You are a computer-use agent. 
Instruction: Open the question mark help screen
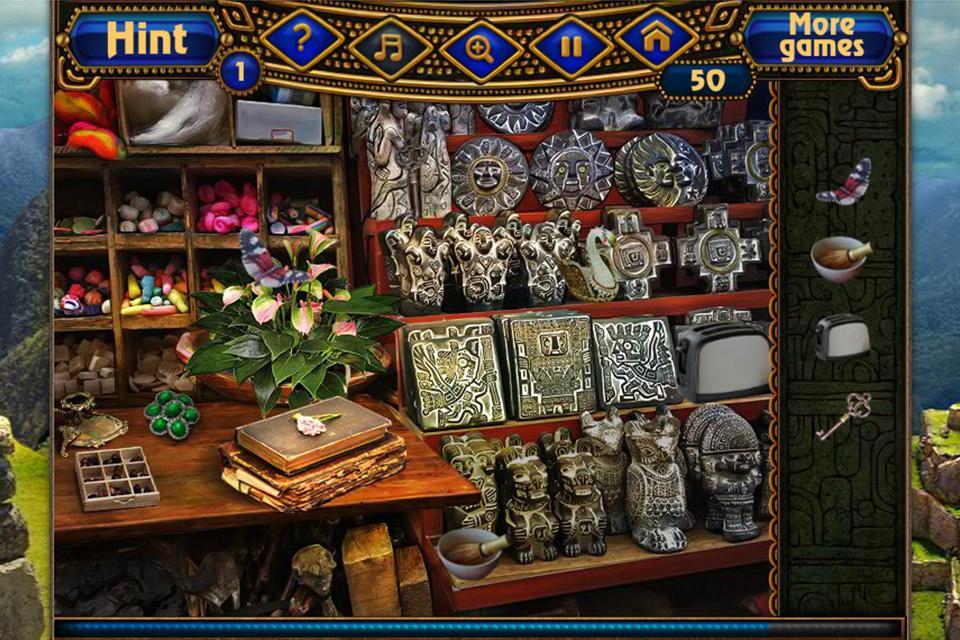(x=301, y=40)
